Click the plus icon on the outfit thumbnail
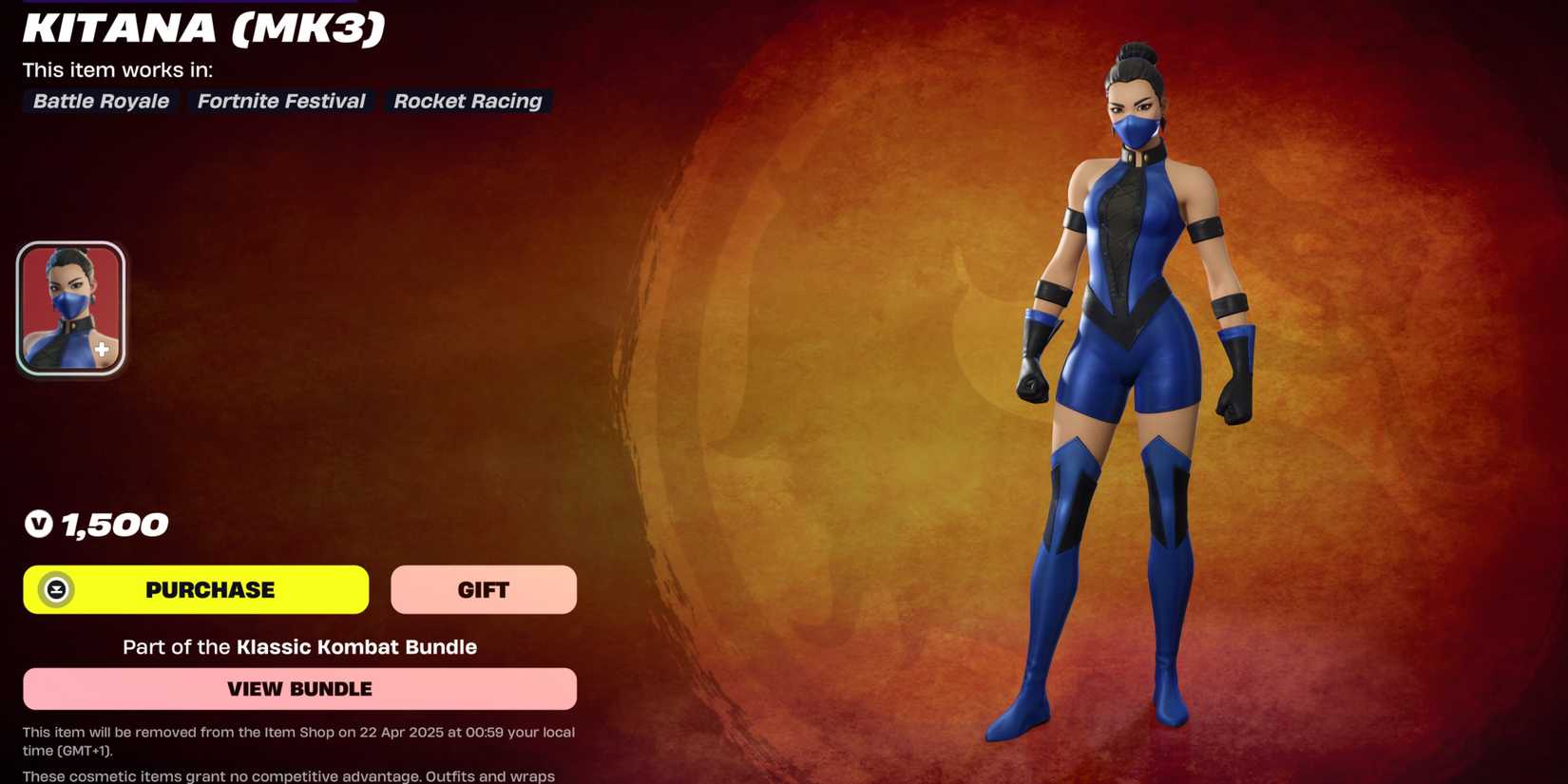The width and height of the screenshot is (1568, 784). click(102, 349)
